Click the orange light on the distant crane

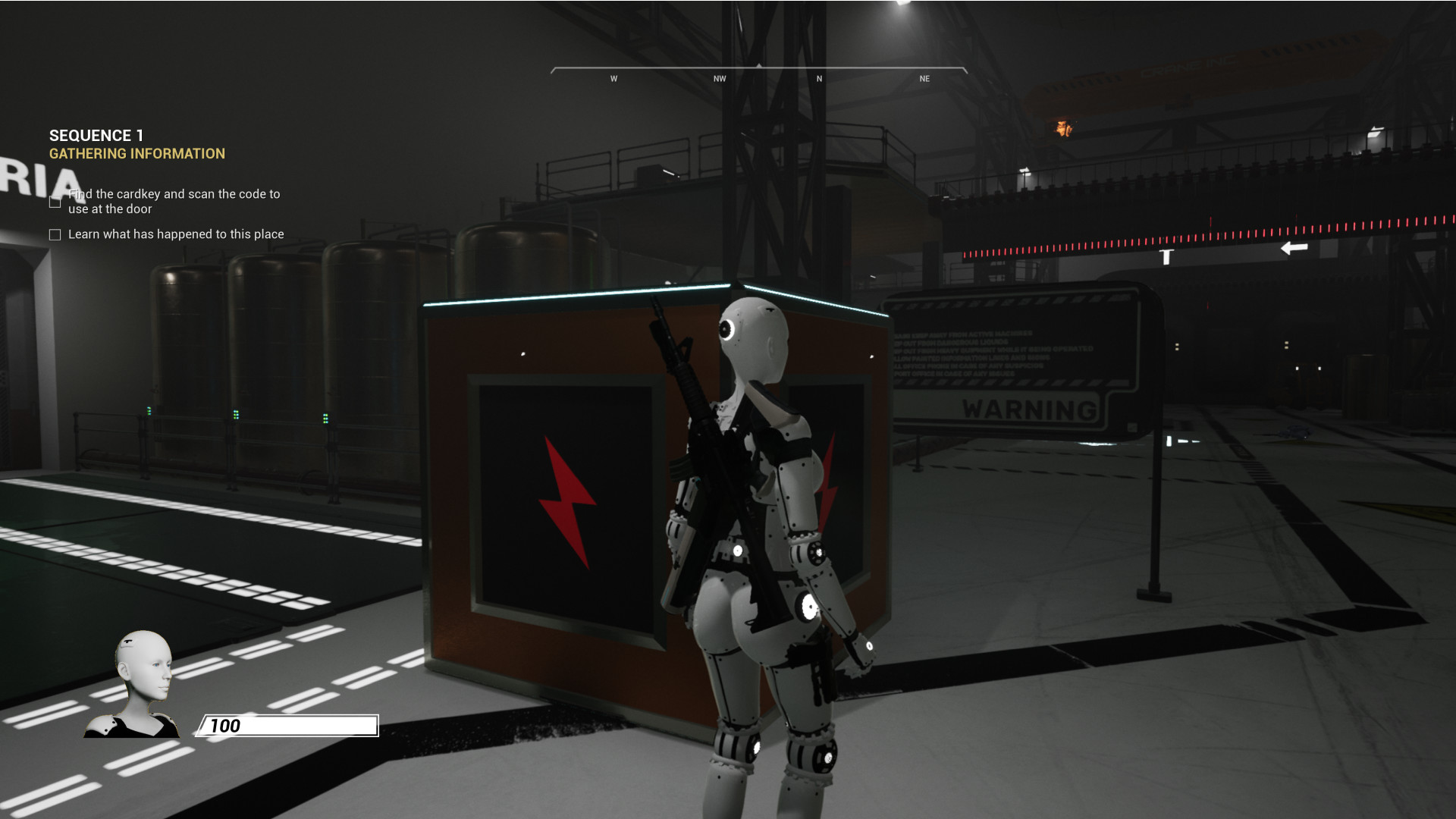(x=1063, y=129)
